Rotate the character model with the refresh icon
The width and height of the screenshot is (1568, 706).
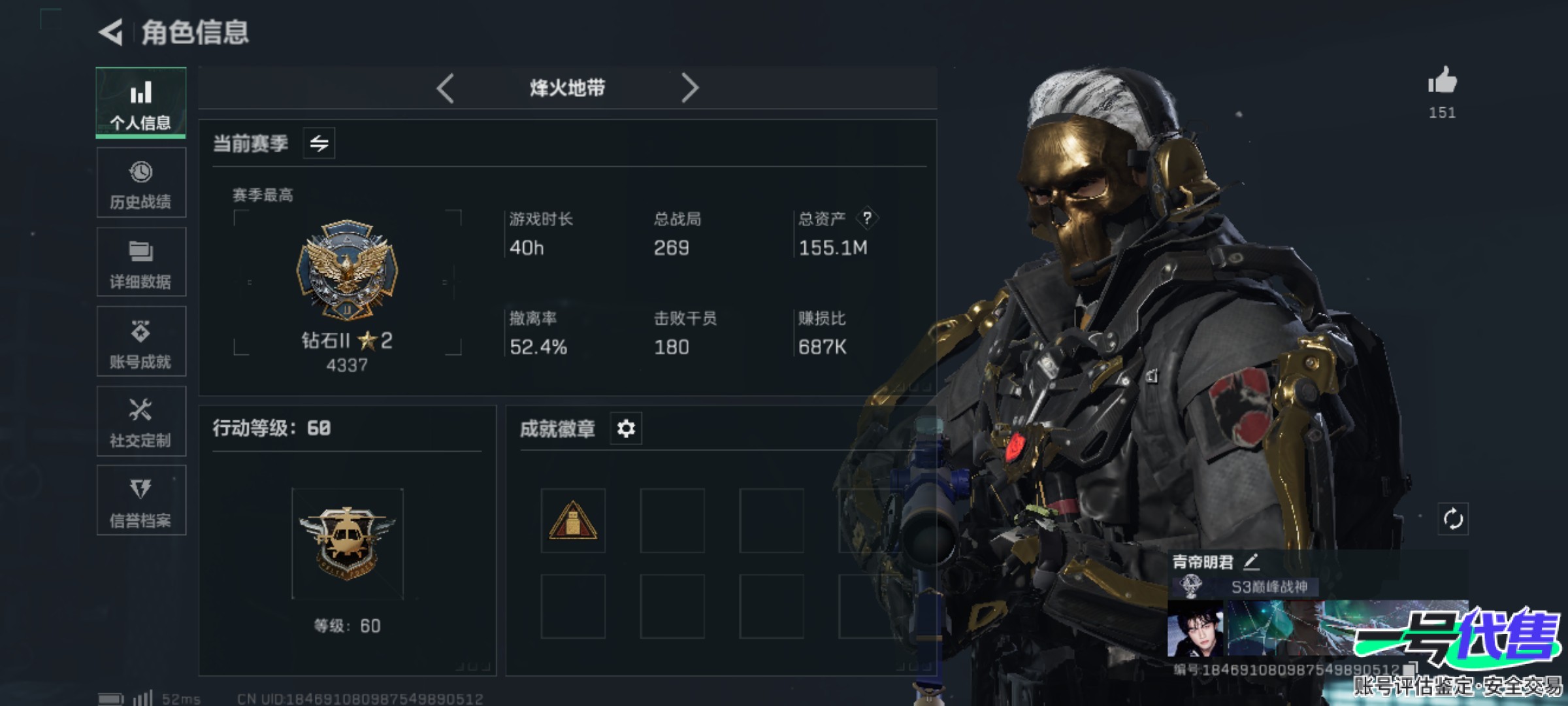[x=1452, y=520]
